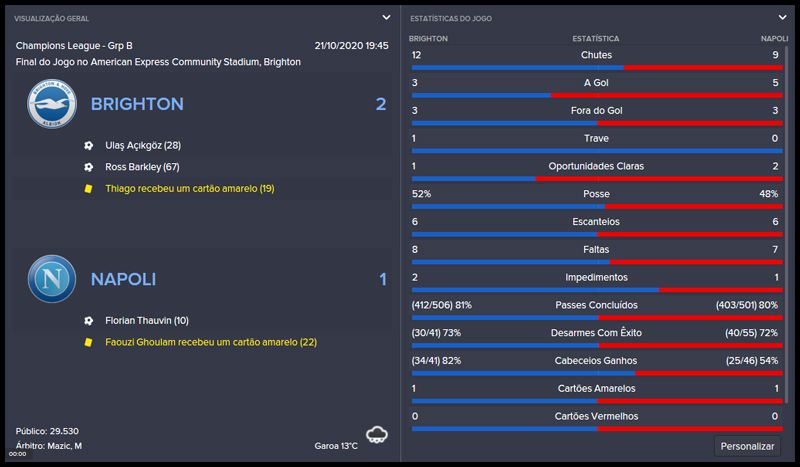Click the referee name Mazic, M
800x467 pixels.
click(x=64, y=444)
